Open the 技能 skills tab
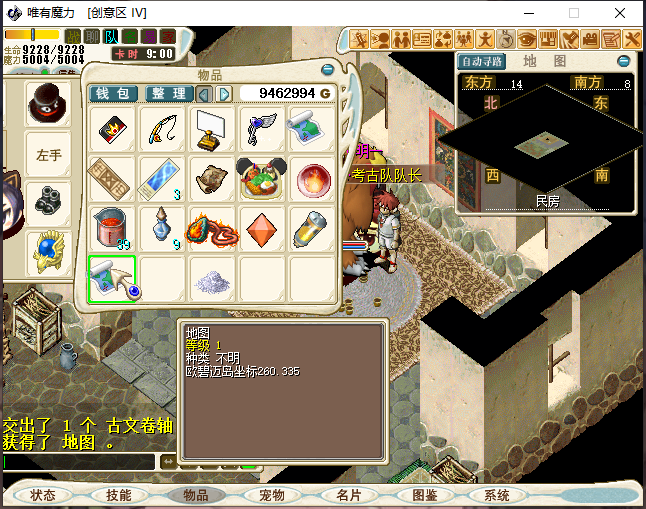646x509 pixels. (x=119, y=495)
